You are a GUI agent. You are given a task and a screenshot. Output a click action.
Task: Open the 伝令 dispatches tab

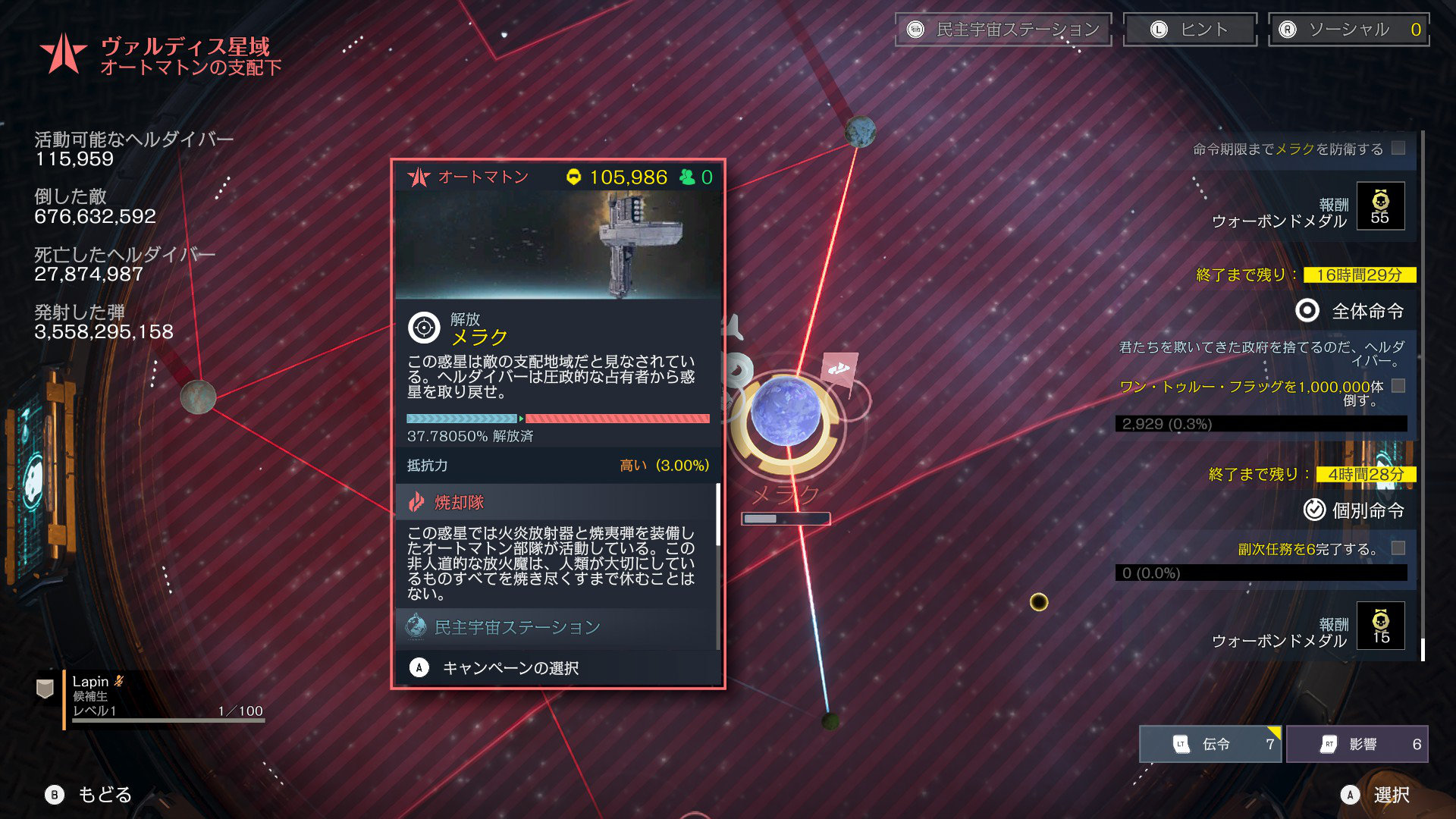(1210, 744)
